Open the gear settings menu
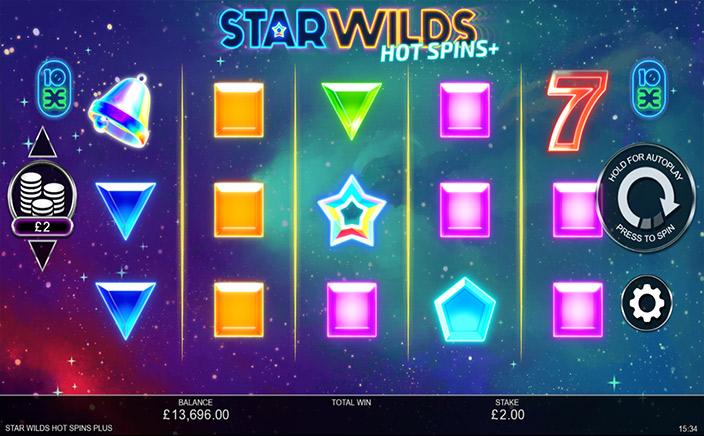 pos(646,302)
